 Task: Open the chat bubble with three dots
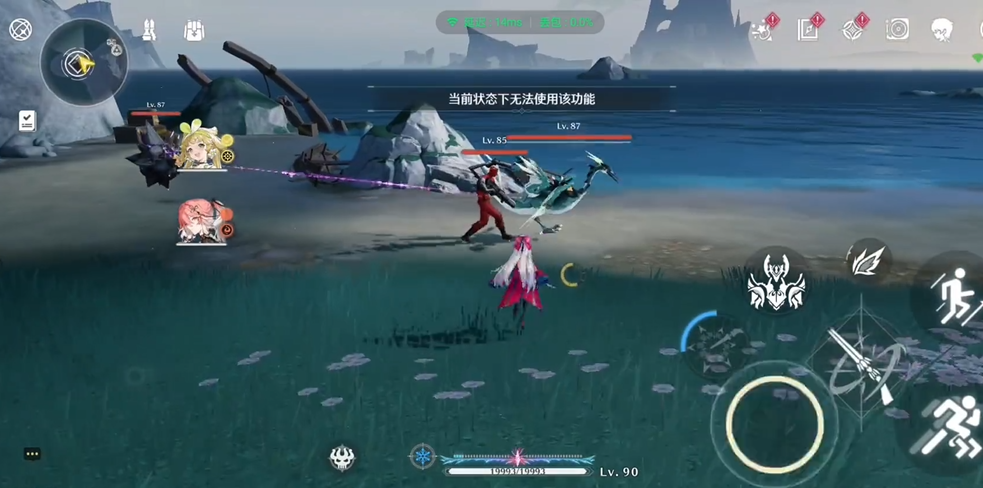click(x=32, y=453)
